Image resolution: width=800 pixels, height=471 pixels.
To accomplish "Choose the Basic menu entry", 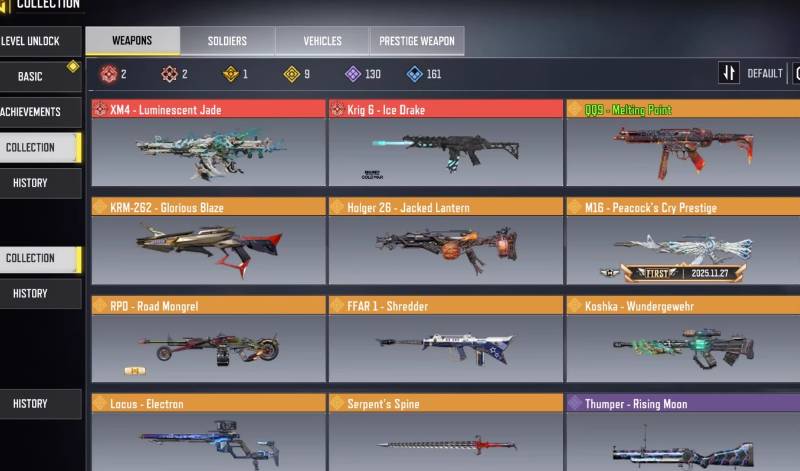I will pos(32,77).
